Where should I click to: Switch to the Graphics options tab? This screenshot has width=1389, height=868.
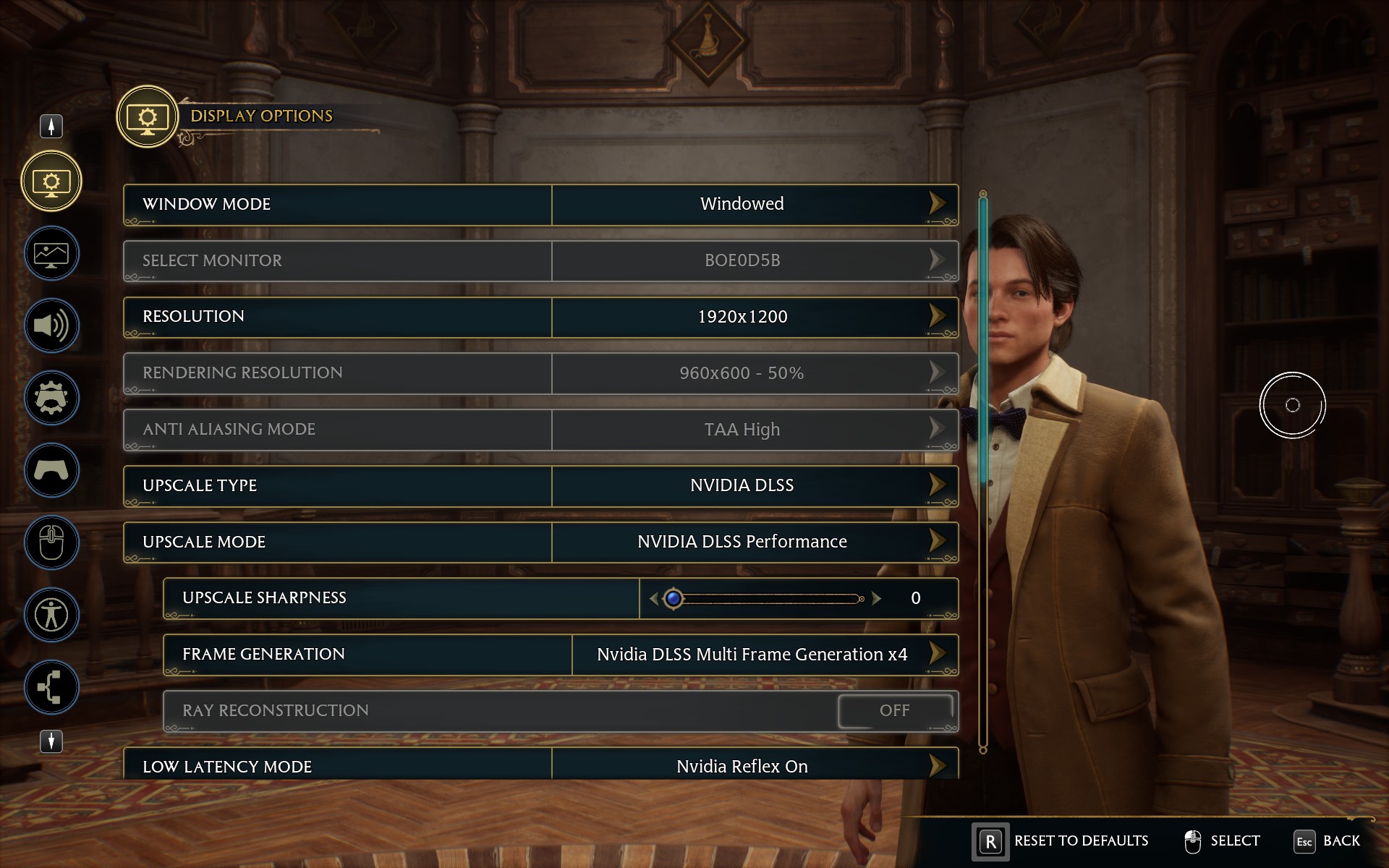tap(51, 253)
